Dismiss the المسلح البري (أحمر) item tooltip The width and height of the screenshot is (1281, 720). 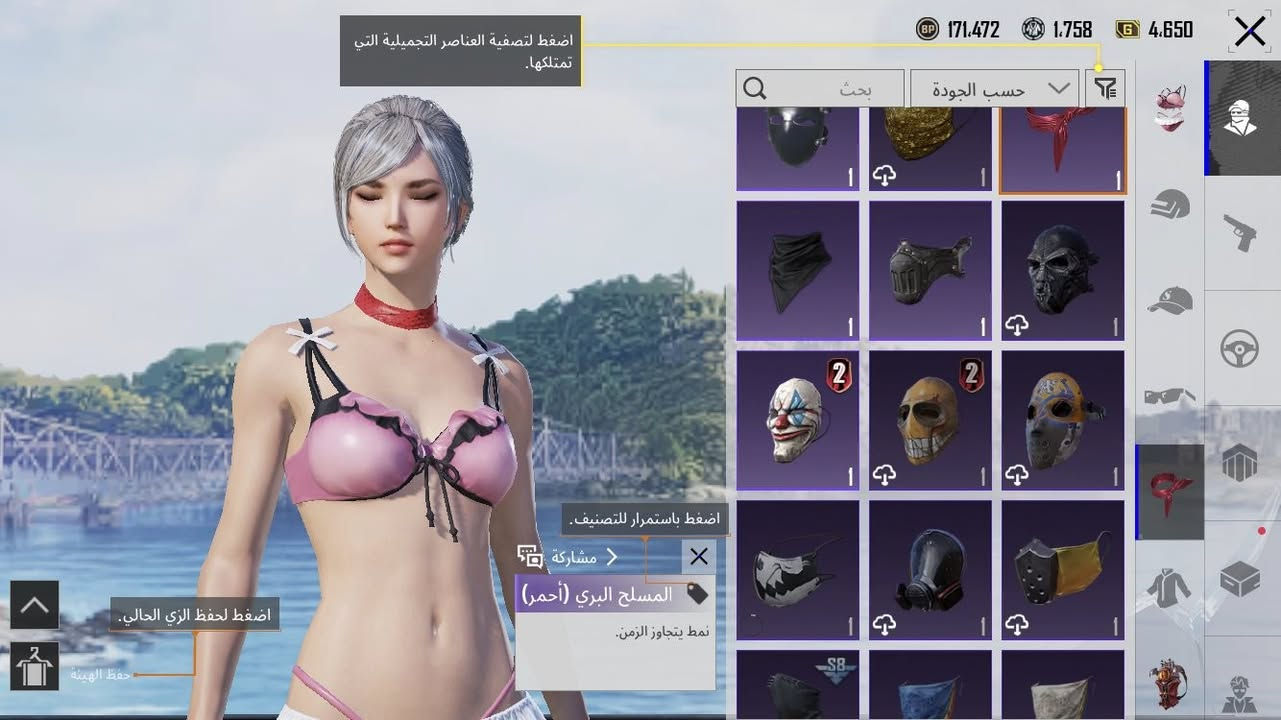(698, 556)
